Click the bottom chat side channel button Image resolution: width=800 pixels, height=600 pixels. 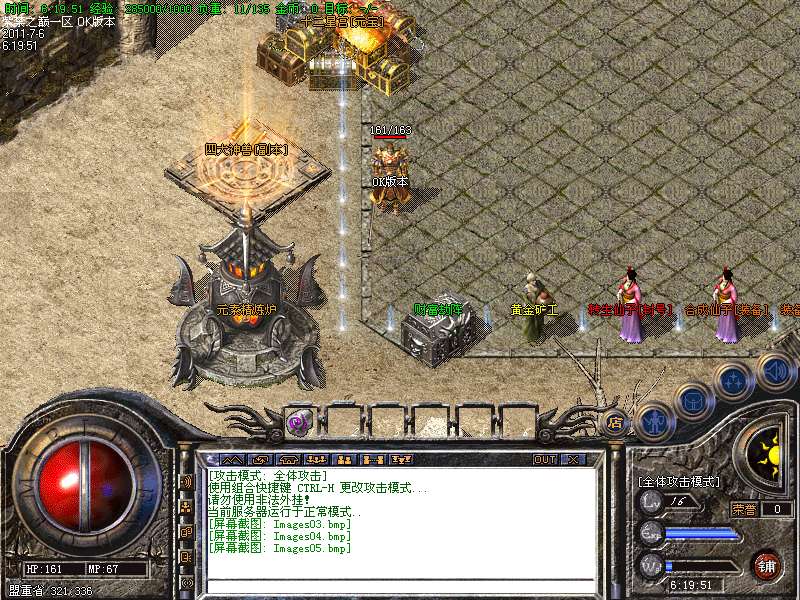coord(187,582)
